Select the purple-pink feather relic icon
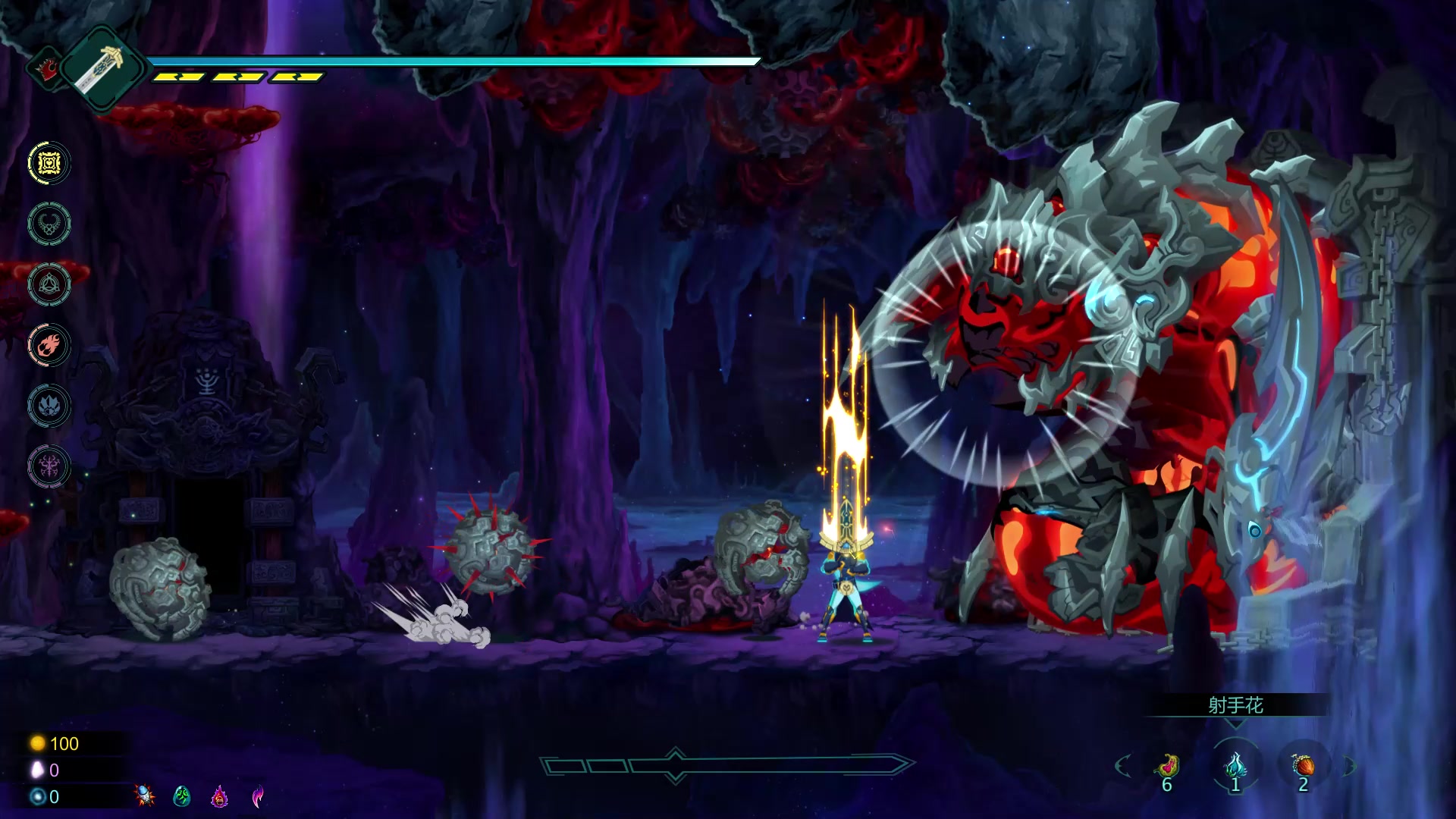The width and height of the screenshot is (1456, 819). click(258, 795)
